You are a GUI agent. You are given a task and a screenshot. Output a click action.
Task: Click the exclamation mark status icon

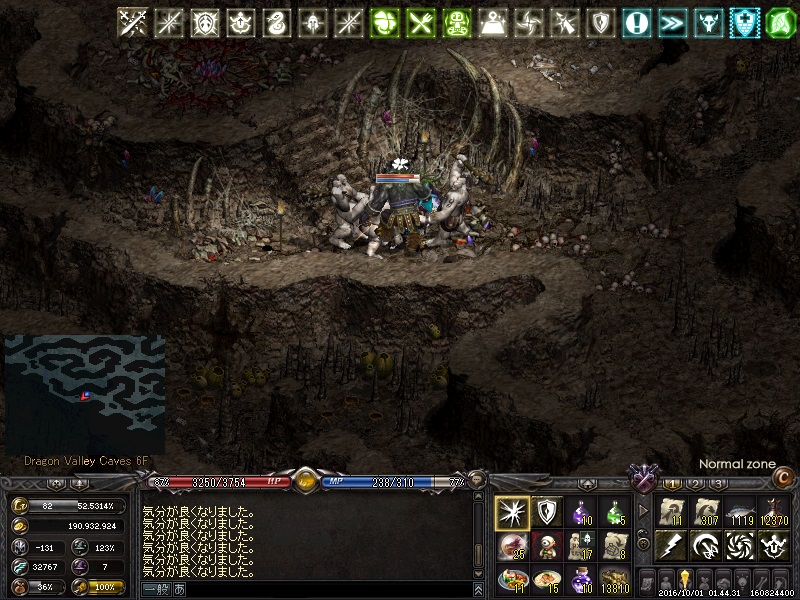point(636,22)
